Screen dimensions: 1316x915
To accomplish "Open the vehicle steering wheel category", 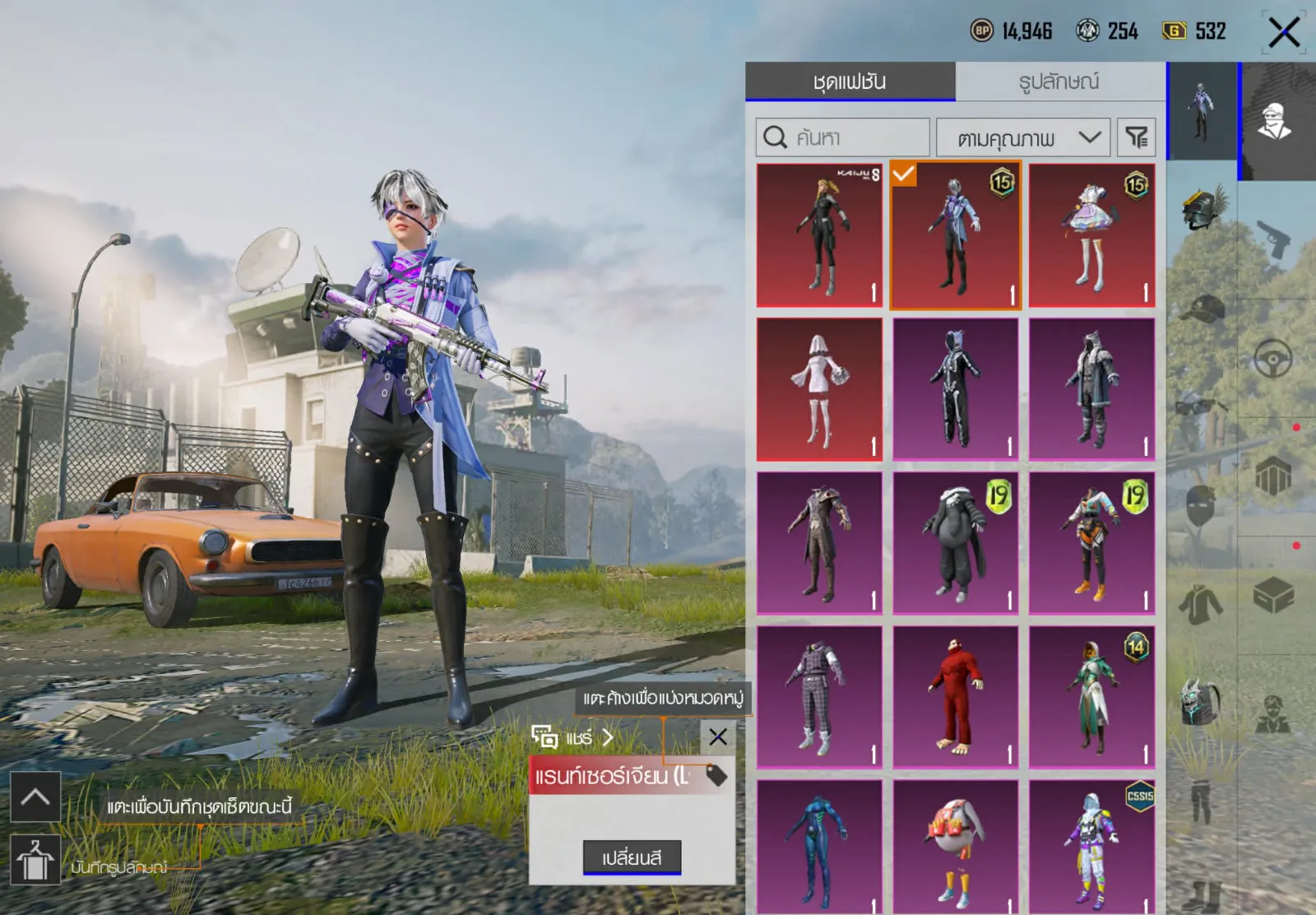I will pos(1273,359).
